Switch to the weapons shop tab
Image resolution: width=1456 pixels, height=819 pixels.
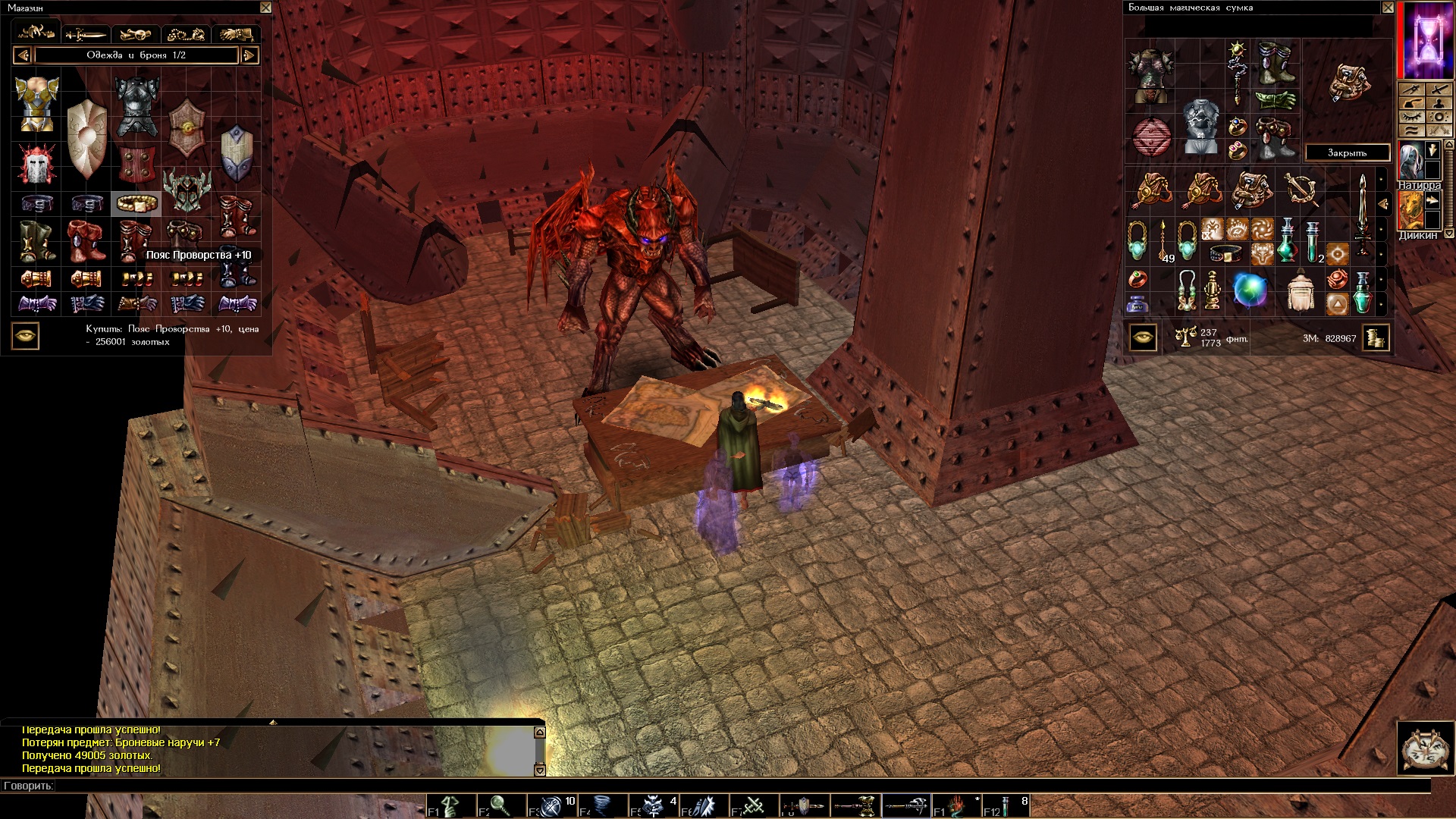tap(86, 34)
